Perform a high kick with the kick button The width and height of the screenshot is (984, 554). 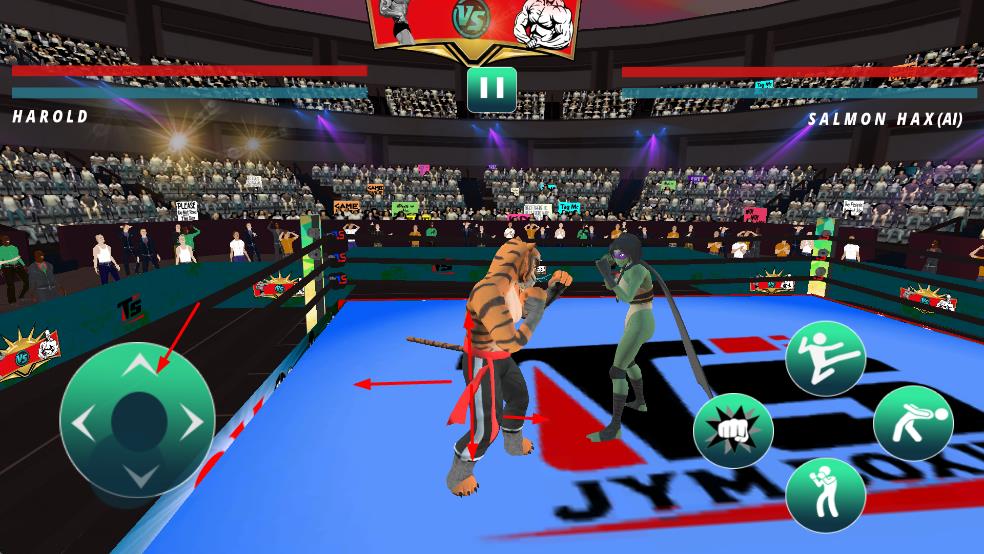click(825, 358)
